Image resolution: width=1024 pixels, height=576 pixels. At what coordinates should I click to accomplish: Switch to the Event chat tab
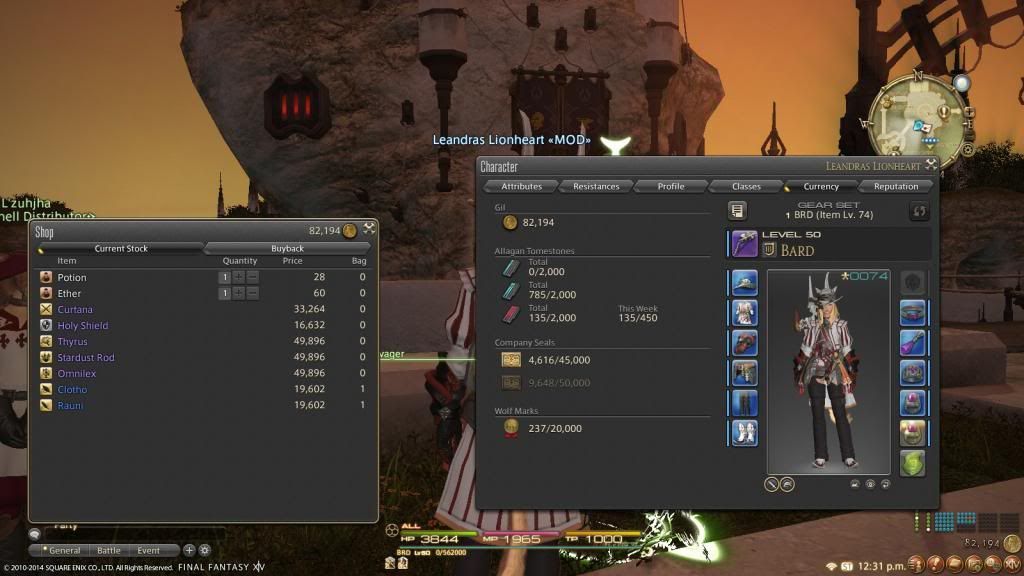(148, 550)
